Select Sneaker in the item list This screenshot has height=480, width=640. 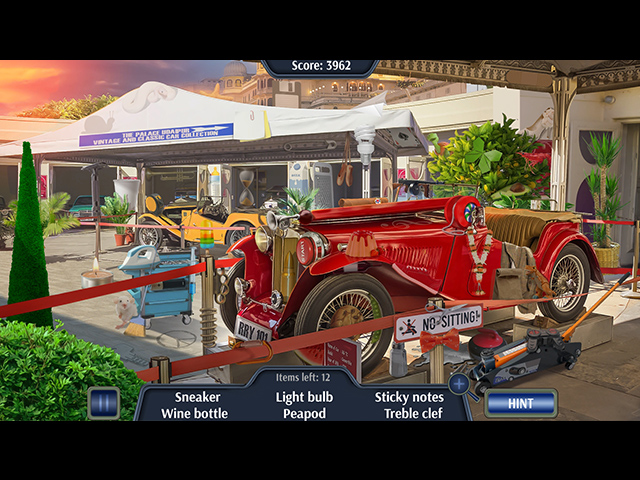pyautogui.click(x=197, y=397)
